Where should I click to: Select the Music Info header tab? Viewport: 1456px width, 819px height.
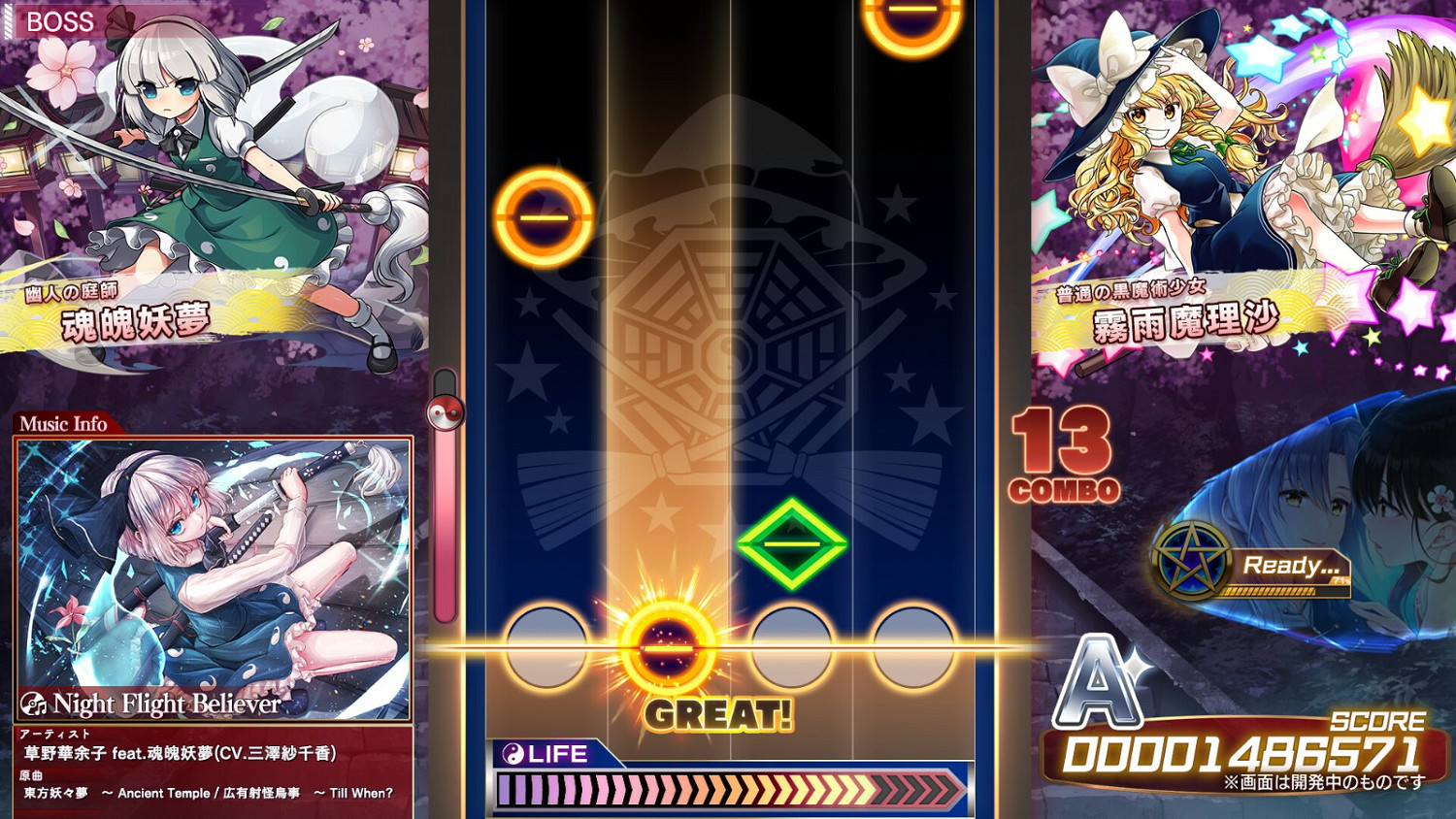(x=63, y=424)
